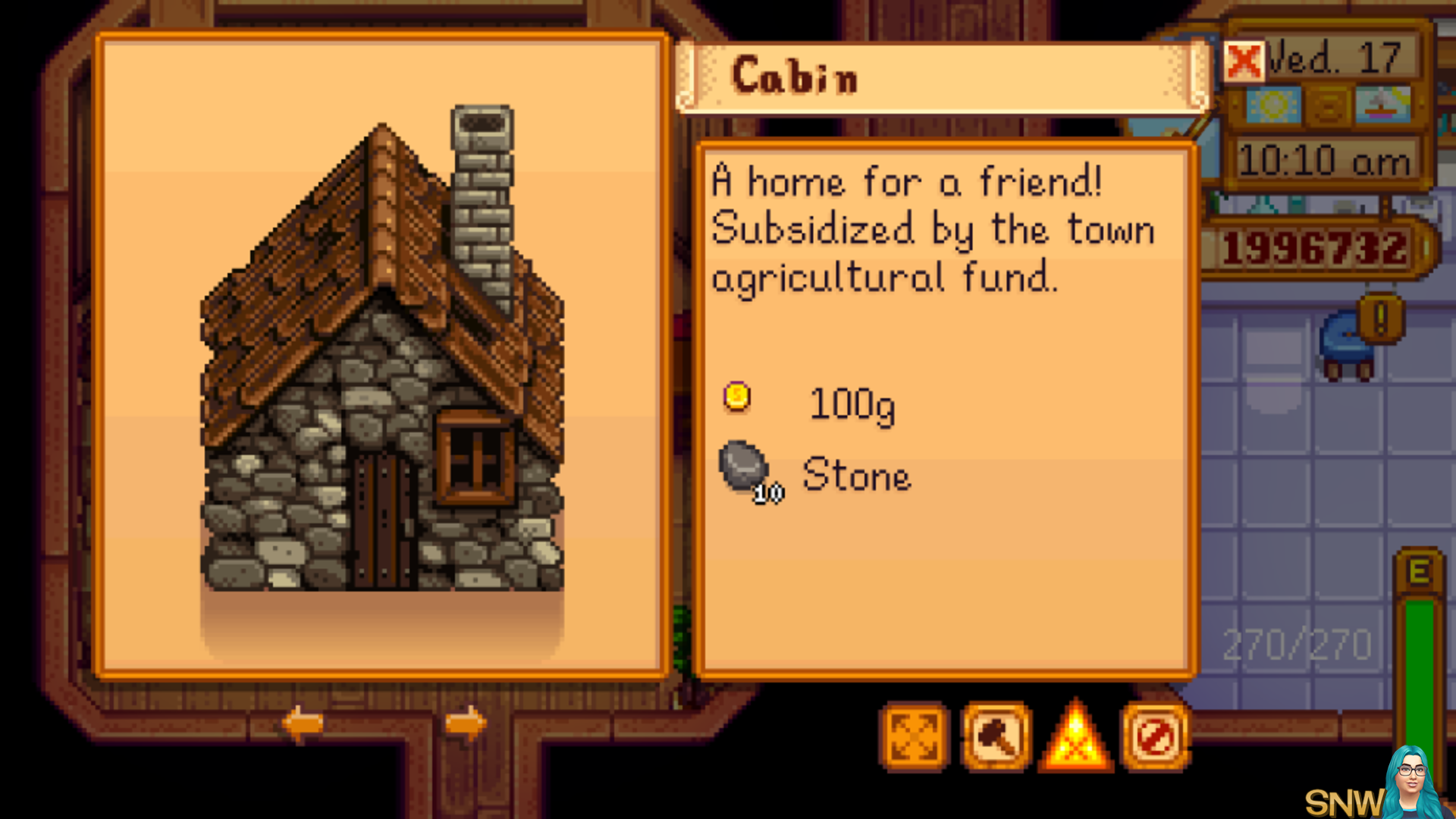Build the Cabin with the hammer button
1456x819 pixels.
996,736
